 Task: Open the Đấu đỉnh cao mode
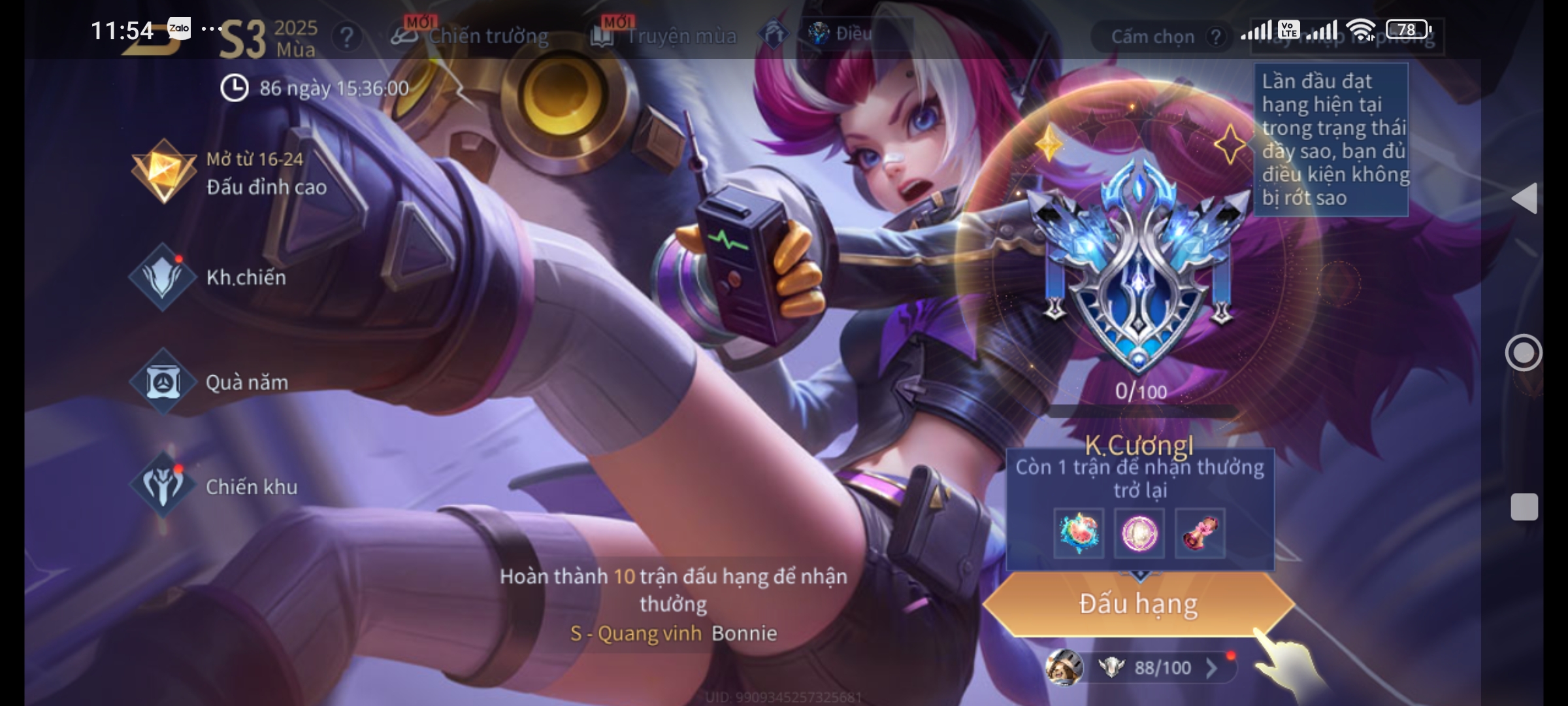pyautogui.click(x=229, y=173)
